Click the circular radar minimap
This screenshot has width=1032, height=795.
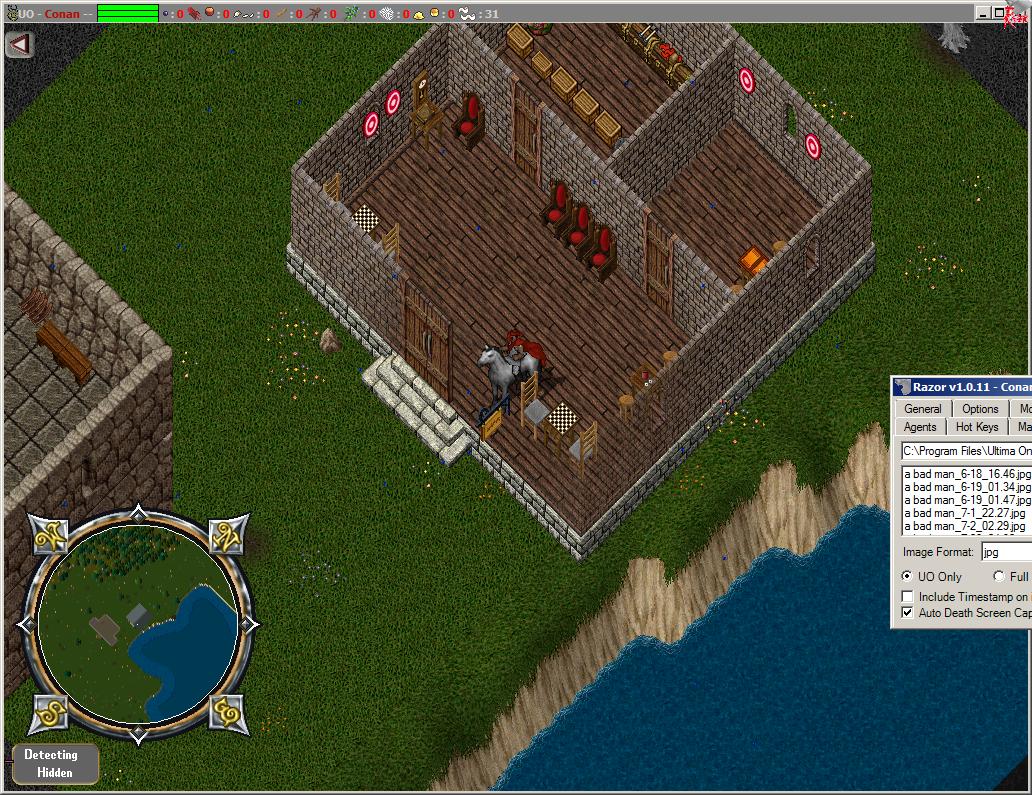coord(139,625)
